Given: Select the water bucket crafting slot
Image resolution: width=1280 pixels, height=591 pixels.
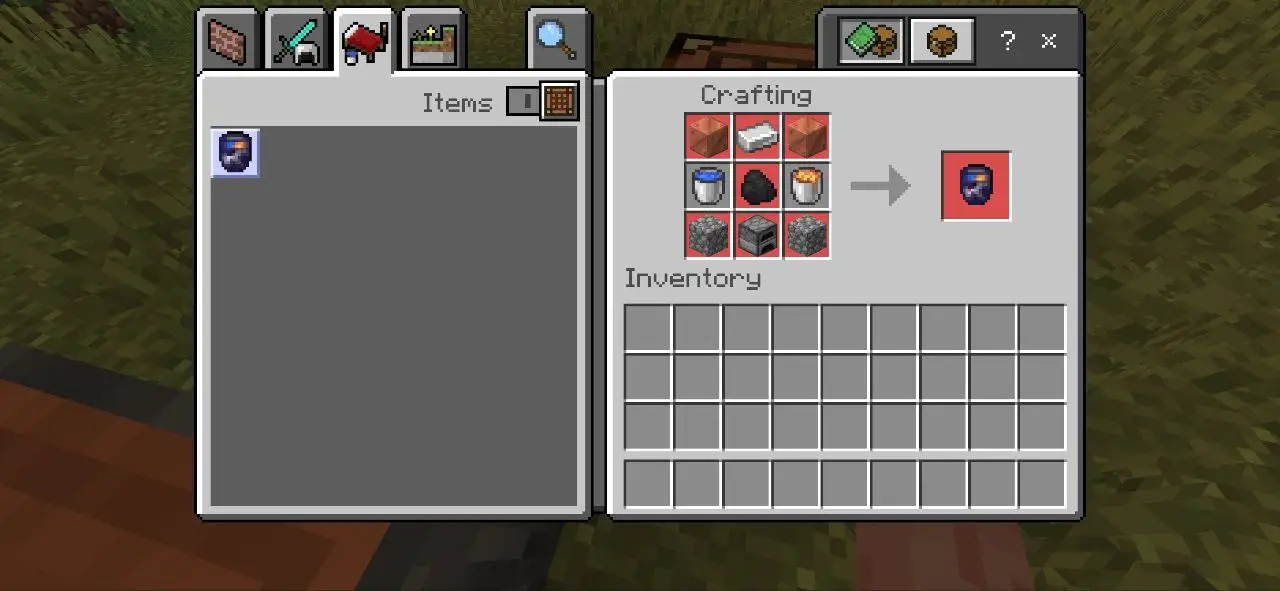Looking at the screenshot, I should pos(709,186).
